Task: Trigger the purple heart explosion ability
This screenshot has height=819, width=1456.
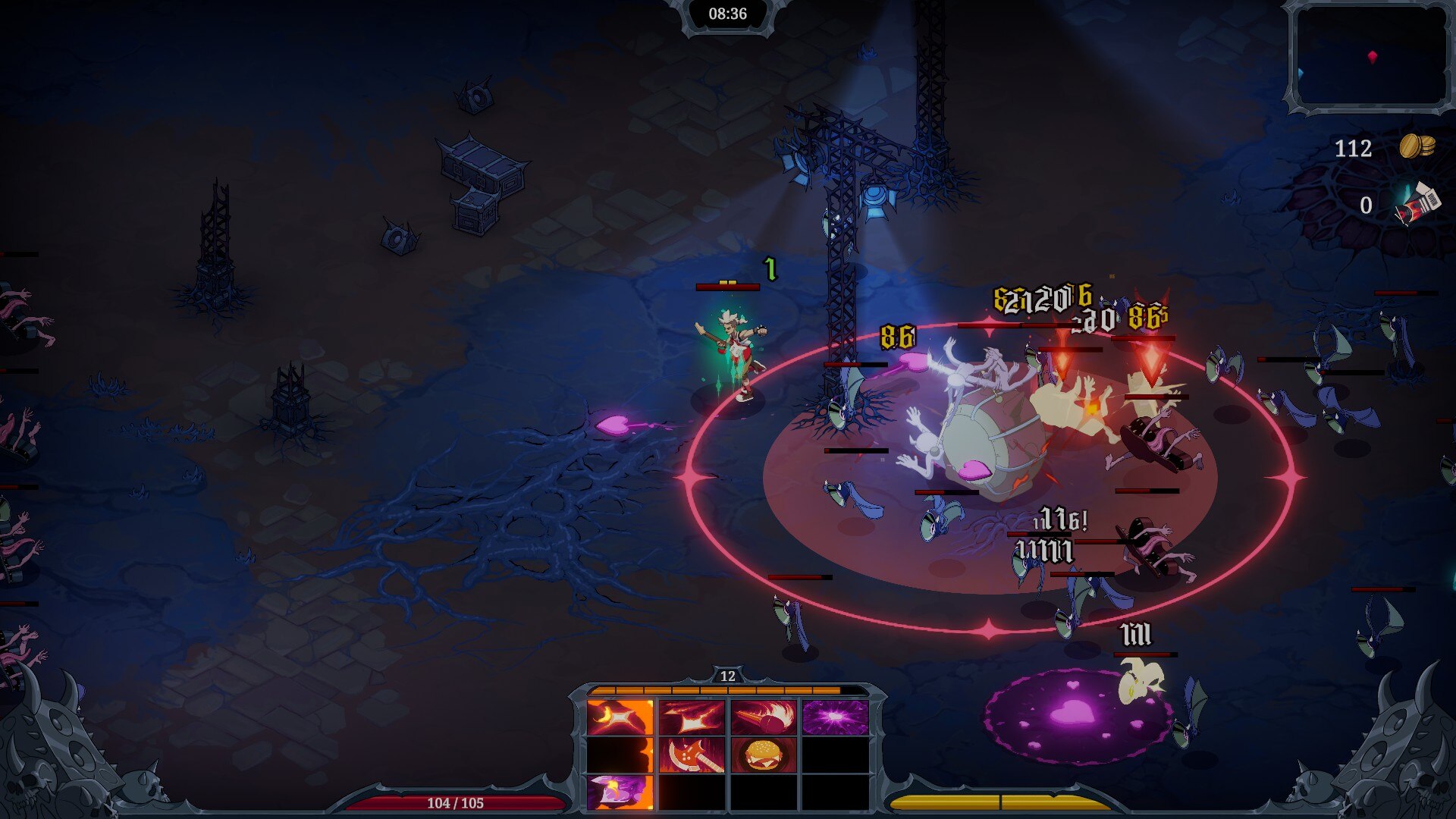Action: [835, 717]
